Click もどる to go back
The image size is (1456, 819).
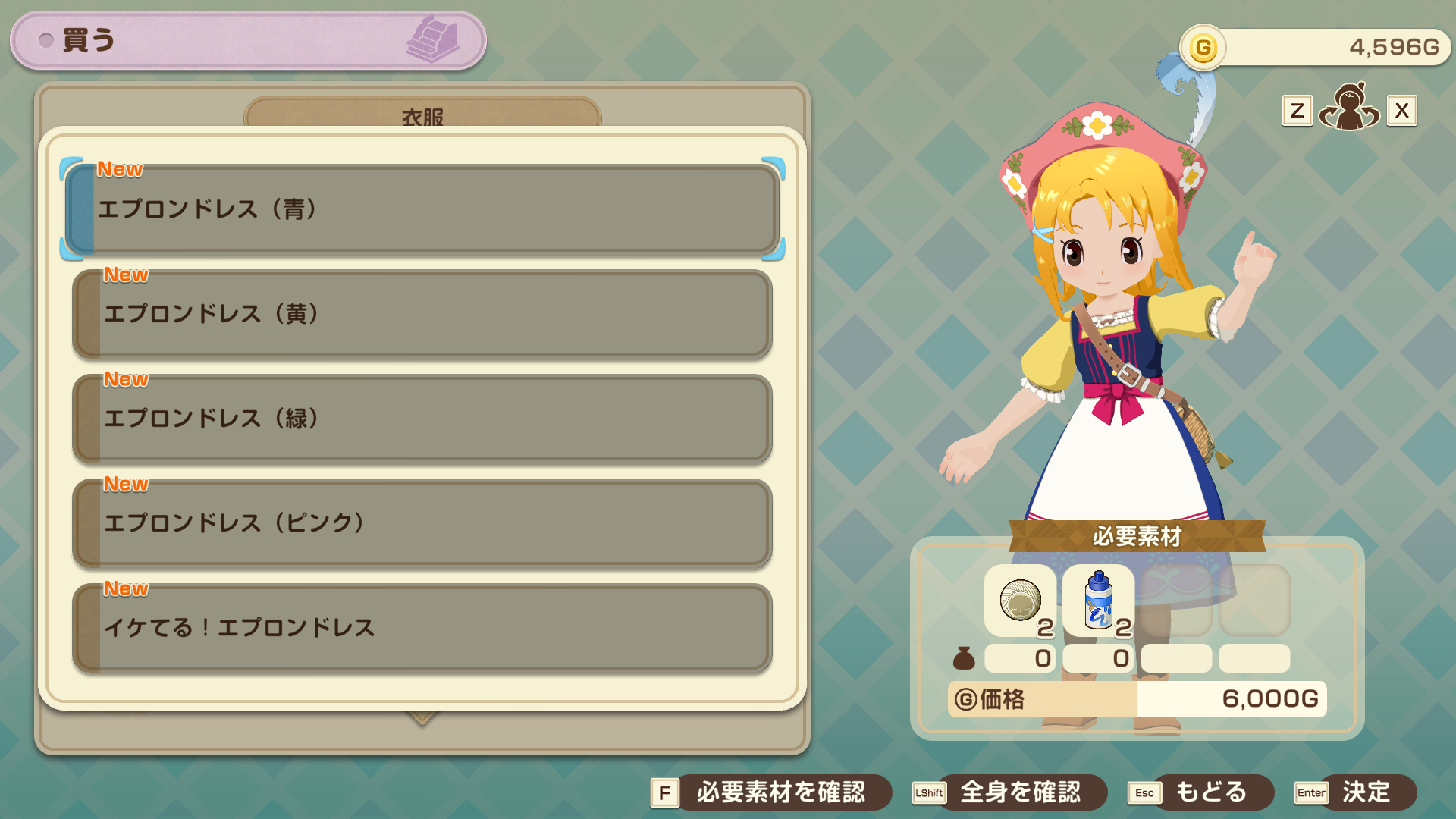click(1209, 792)
